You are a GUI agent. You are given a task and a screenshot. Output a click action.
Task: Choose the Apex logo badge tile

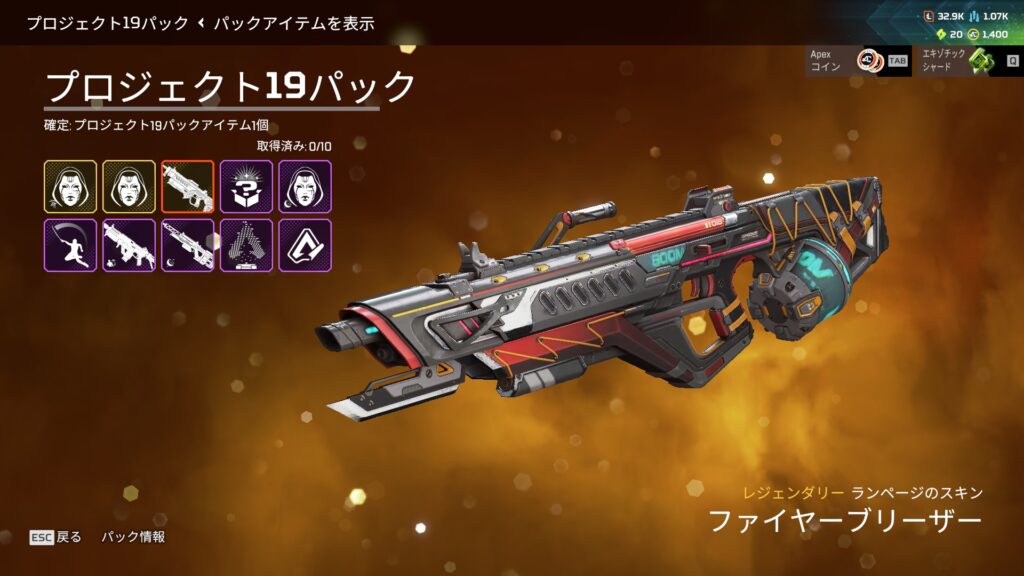[304, 246]
